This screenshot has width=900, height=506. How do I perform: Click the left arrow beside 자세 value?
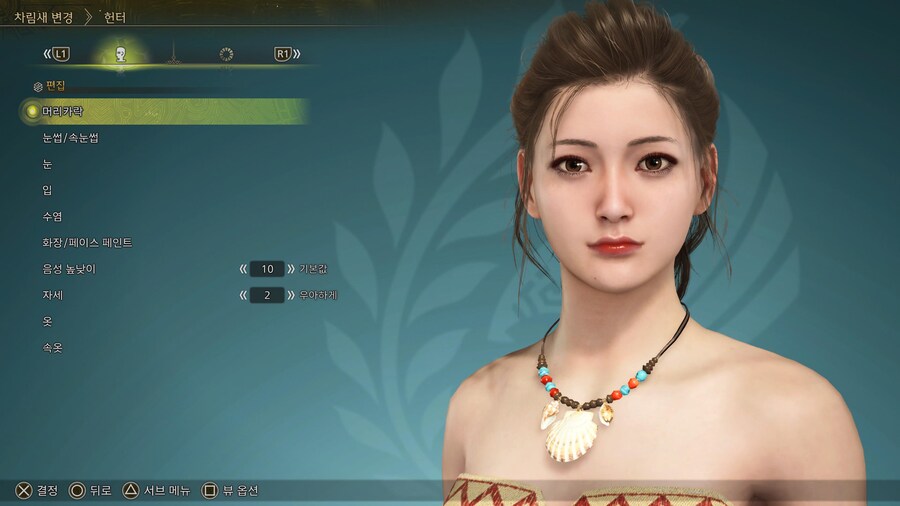pyautogui.click(x=243, y=295)
